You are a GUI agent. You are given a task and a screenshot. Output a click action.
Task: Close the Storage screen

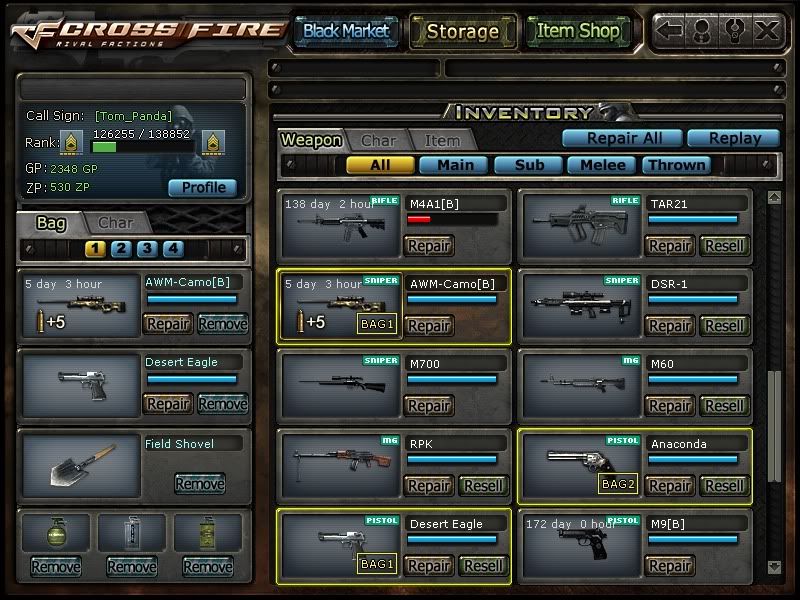pos(767,30)
